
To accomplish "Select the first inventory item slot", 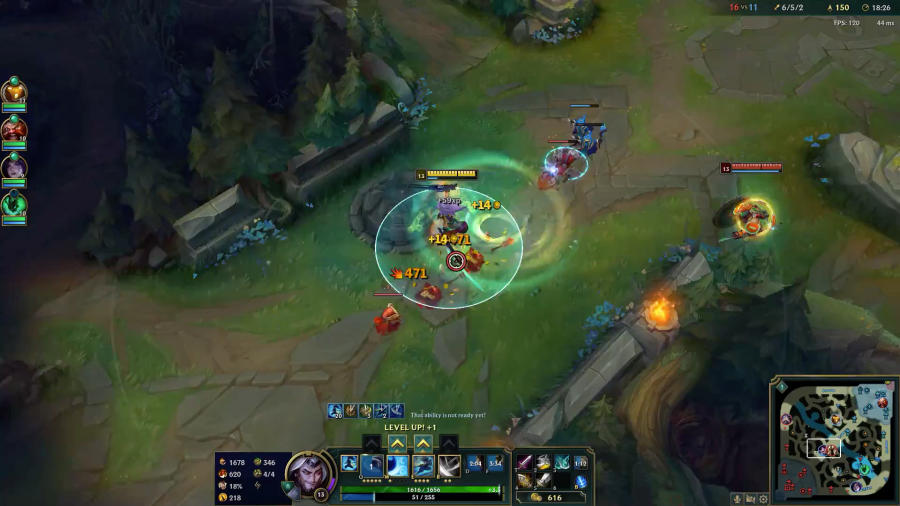I will tap(524, 463).
